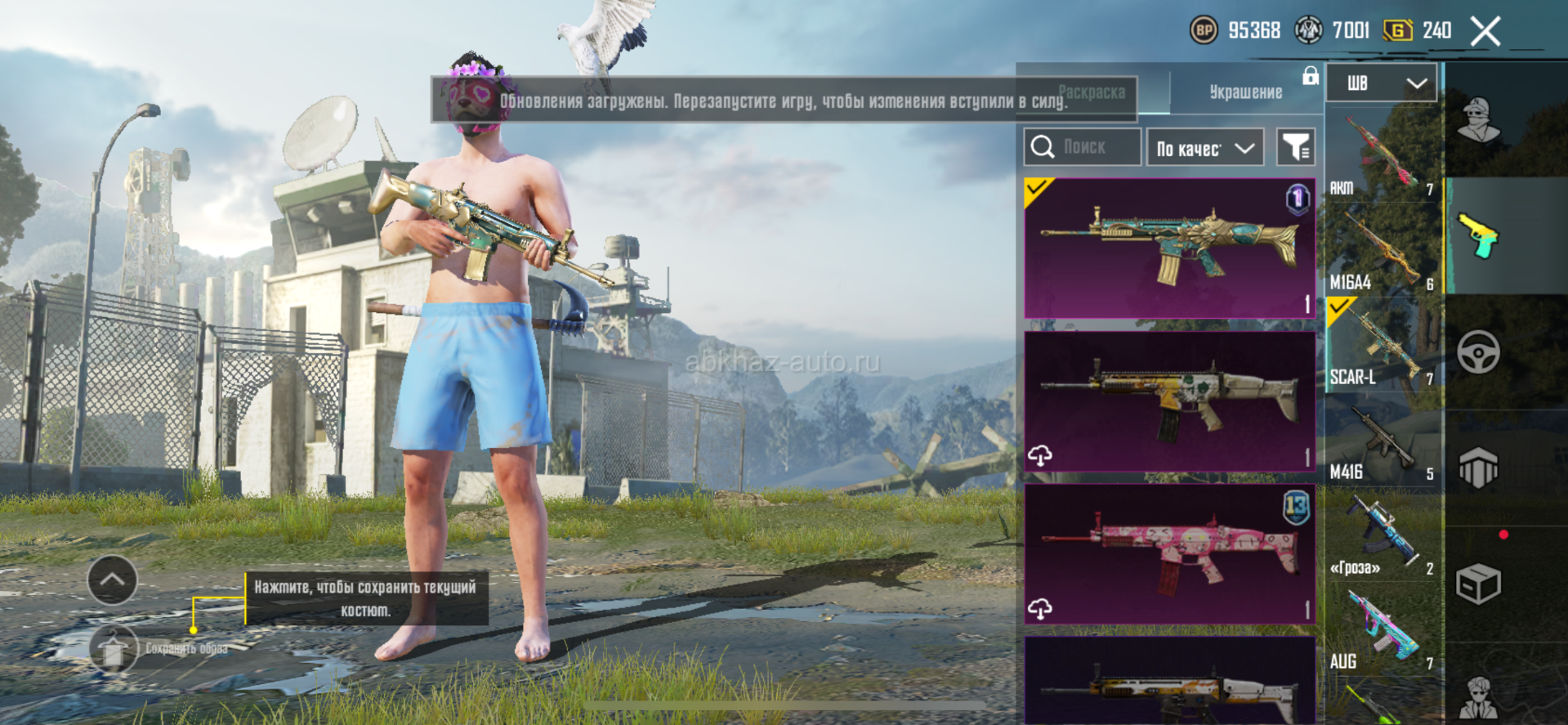The height and width of the screenshot is (725, 1568).
Task: Show the «Гроза» weapon skins
Action: [x=1382, y=536]
